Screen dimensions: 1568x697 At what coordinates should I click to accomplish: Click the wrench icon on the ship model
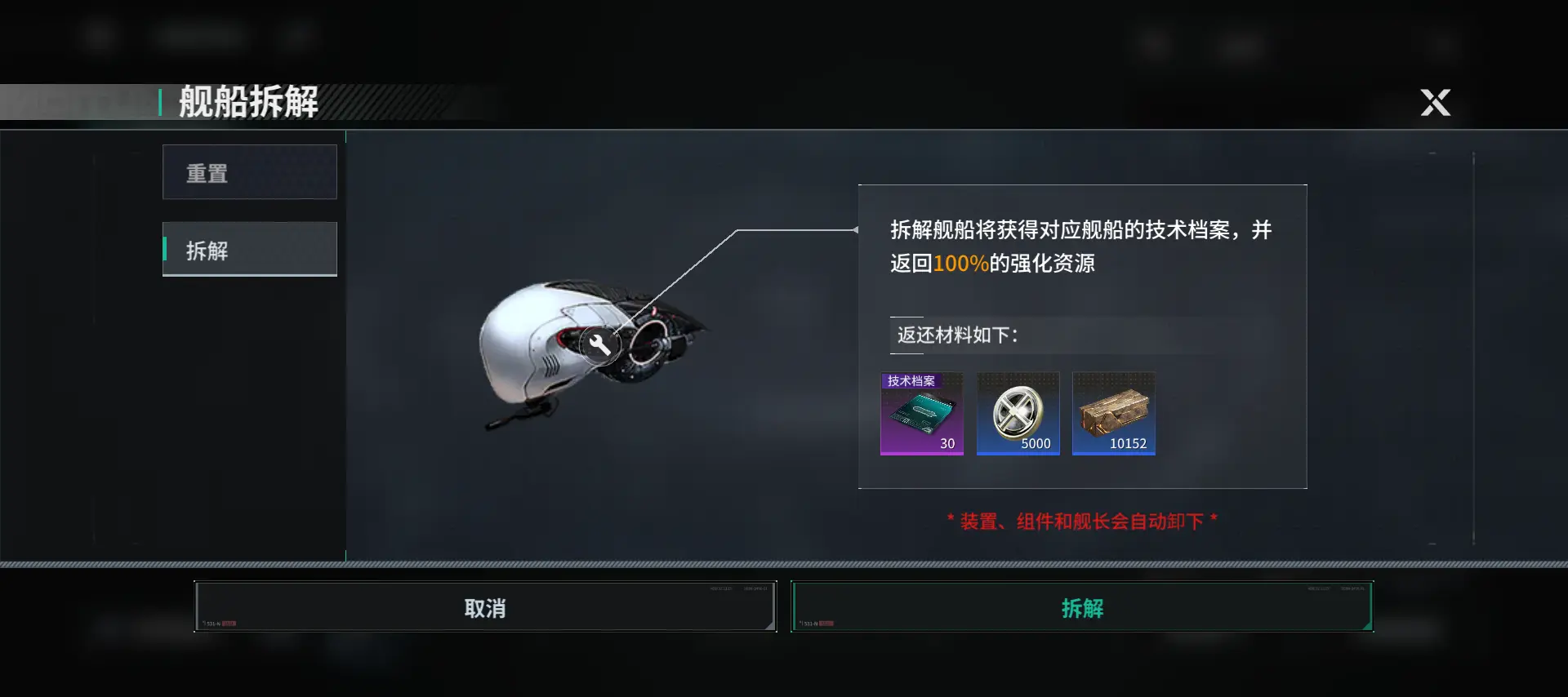pos(602,344)
